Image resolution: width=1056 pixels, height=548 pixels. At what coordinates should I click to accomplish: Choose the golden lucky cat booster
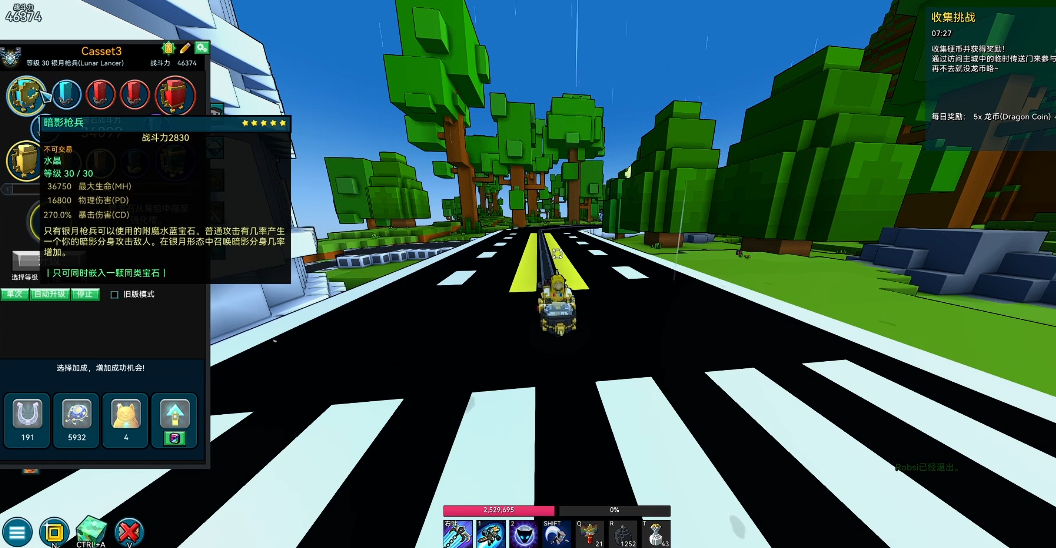[x=125, y=414]
